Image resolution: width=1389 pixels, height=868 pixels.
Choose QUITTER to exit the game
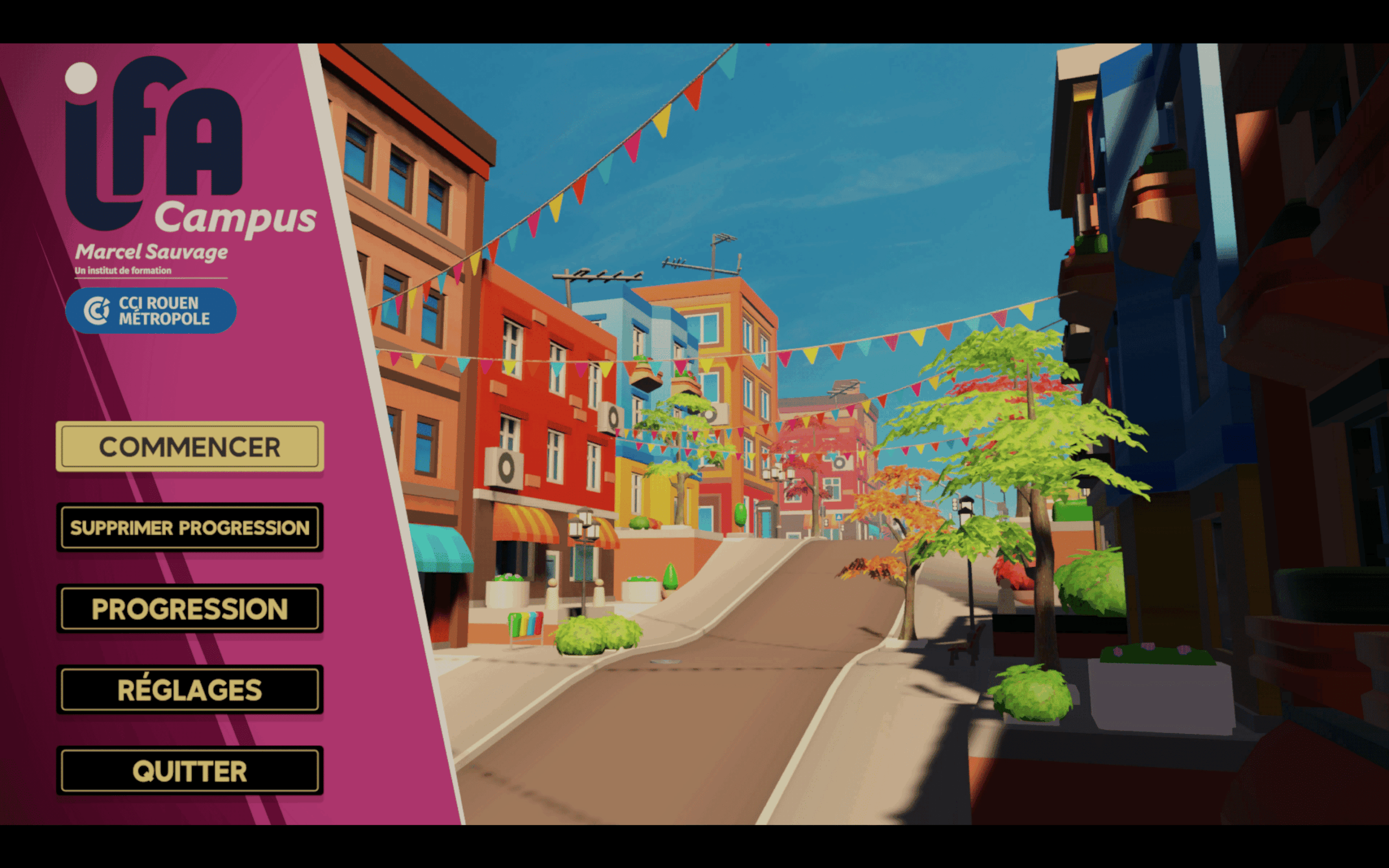coord(189,770)
